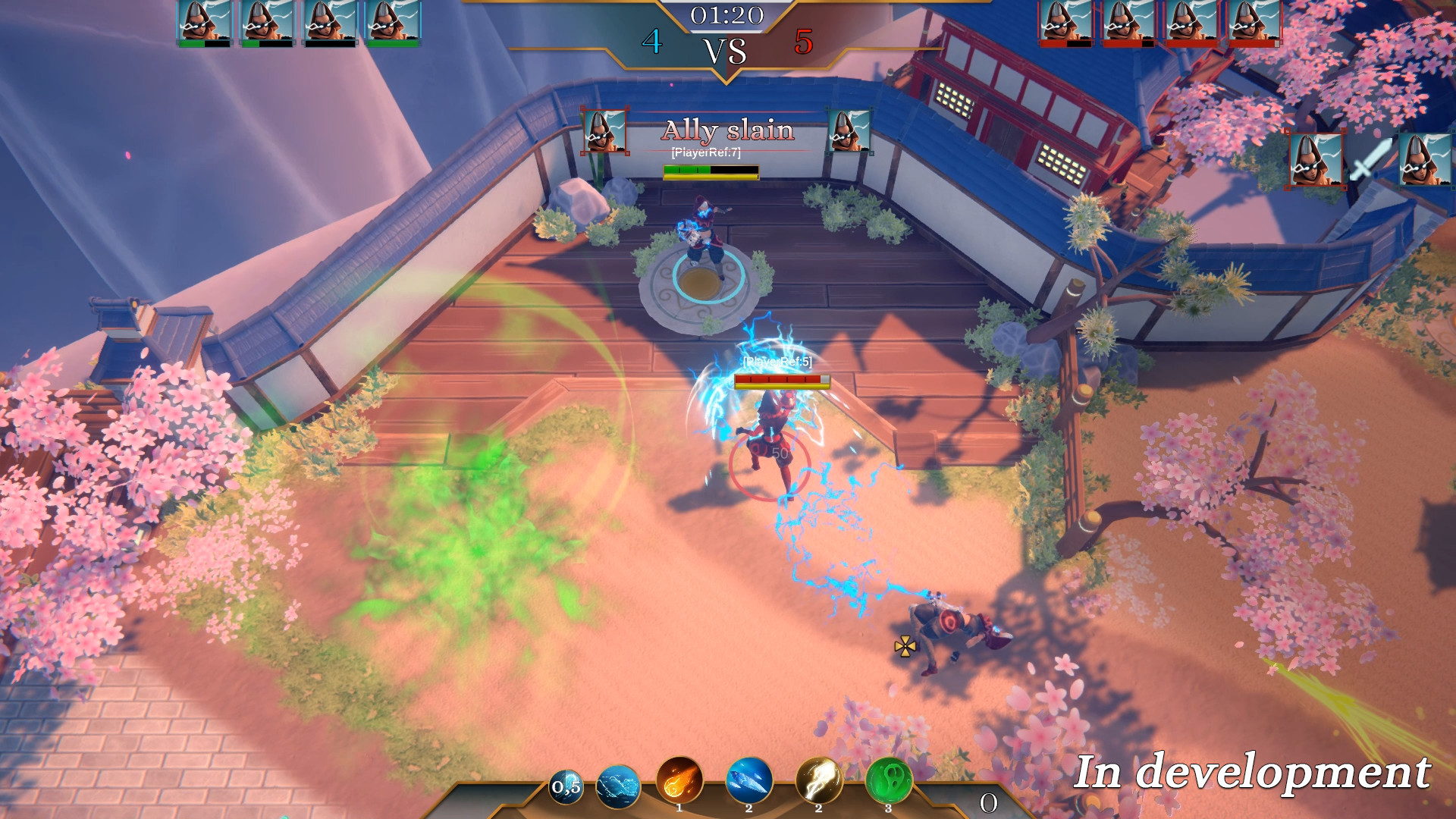Click the Ally slain notification text
This screenshot has width=1456, height=819.
(728, 130)
